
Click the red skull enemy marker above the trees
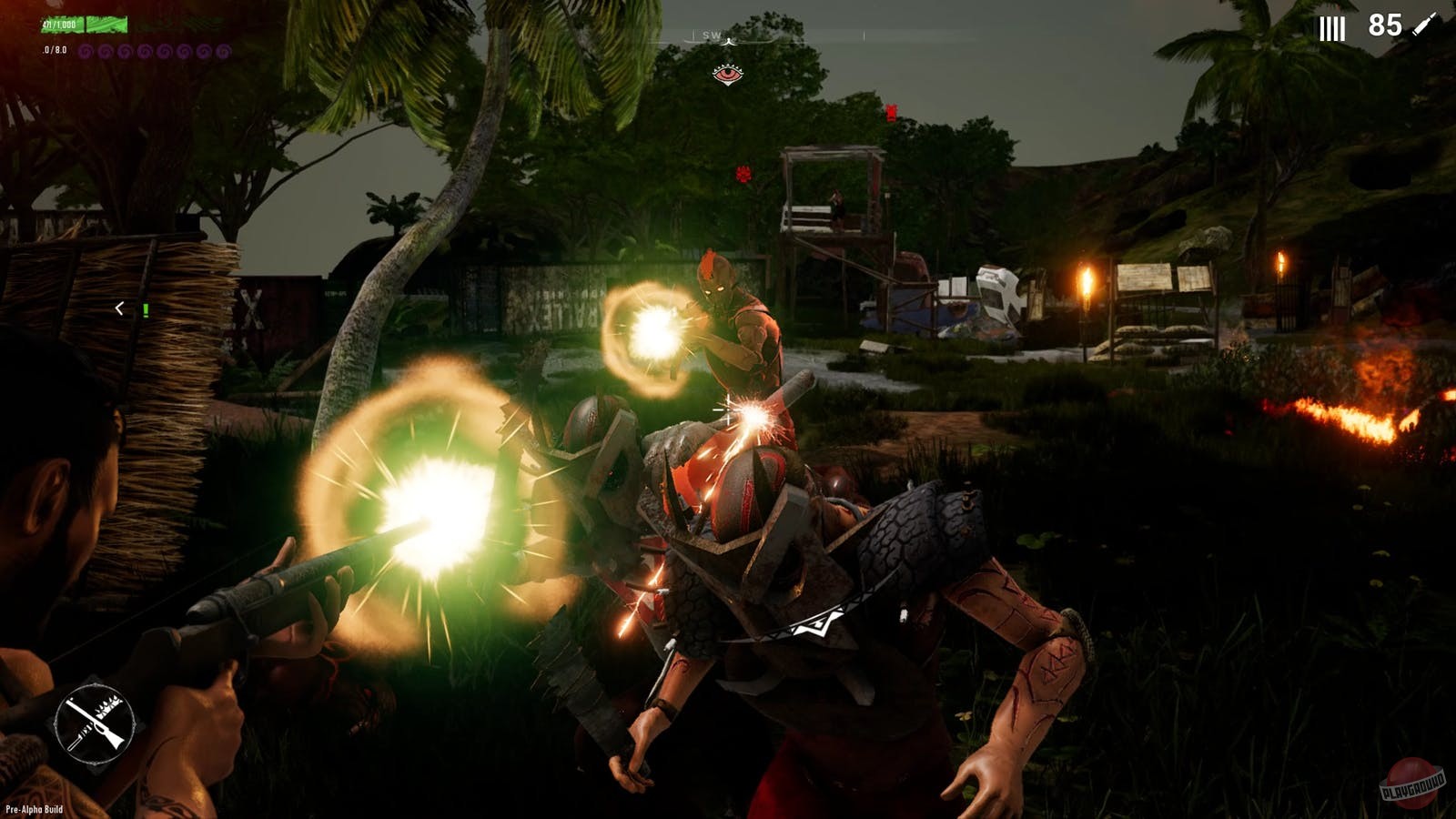pos(742,176)
